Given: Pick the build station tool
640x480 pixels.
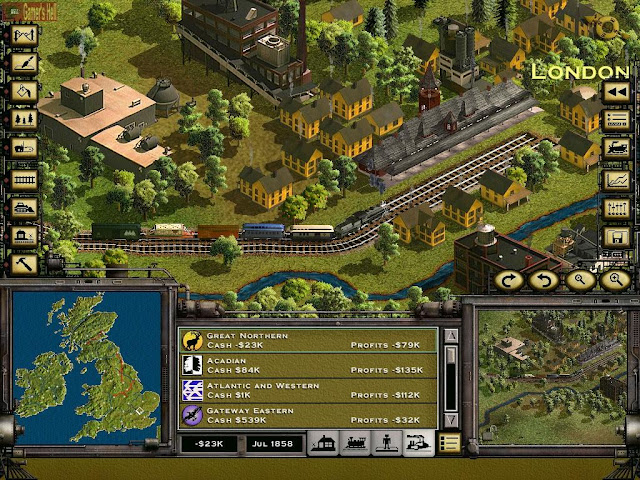Looking at the screenshot, I should [24, 237].
